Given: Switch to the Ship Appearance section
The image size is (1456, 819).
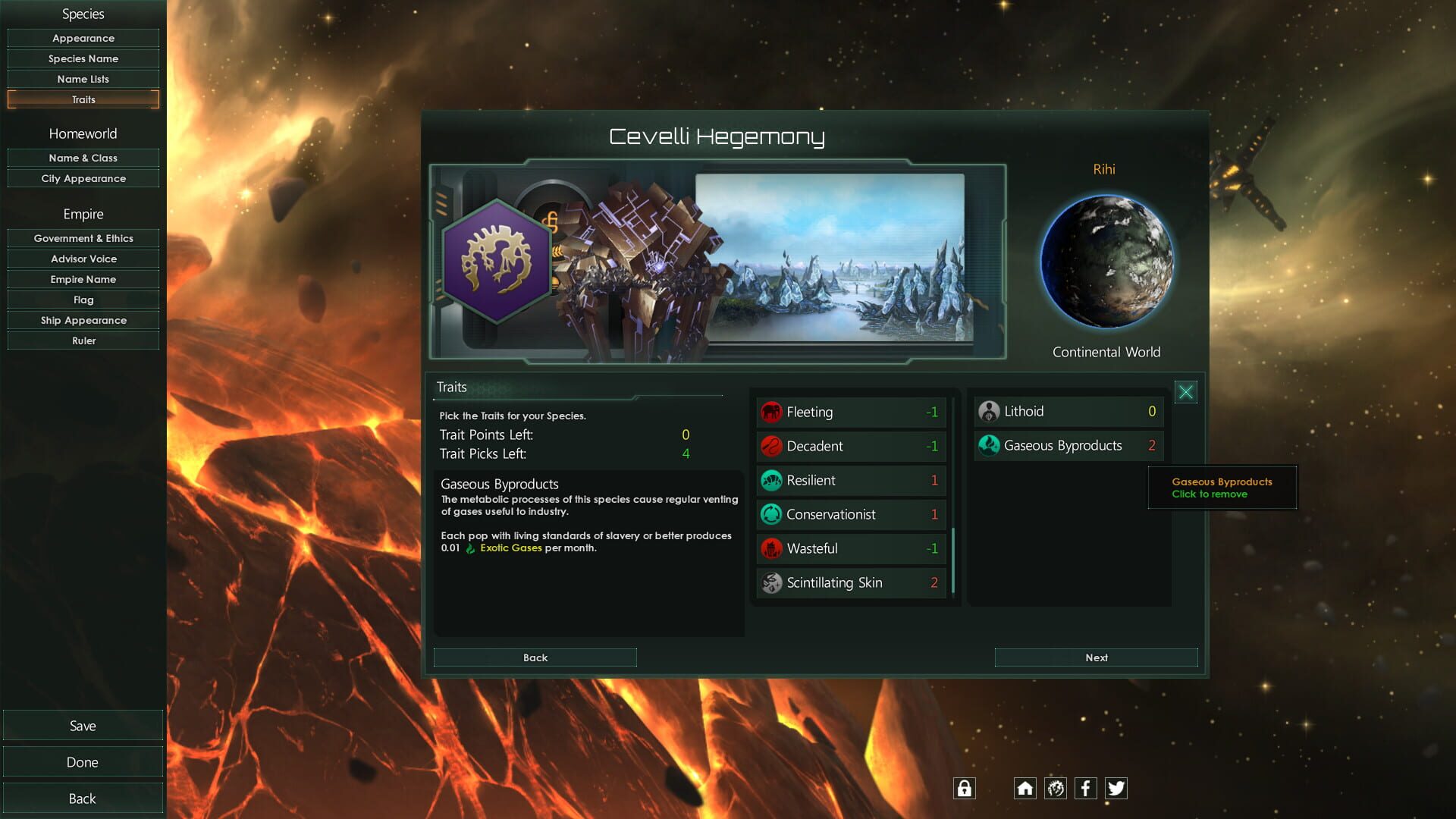Looking at the screenshot, I should (x=83, y=320).
